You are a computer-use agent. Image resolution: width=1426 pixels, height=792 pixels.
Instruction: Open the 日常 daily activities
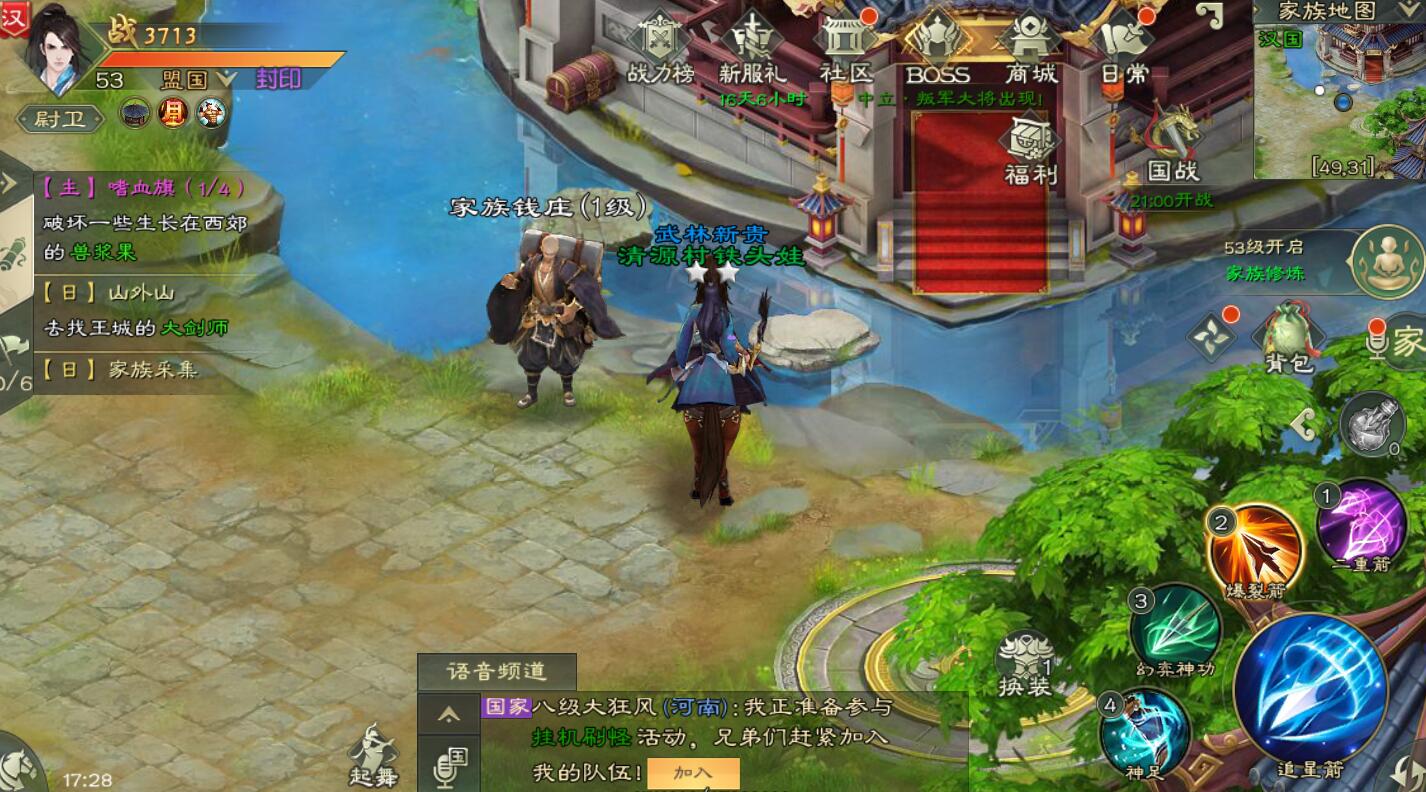[1124, 48]
